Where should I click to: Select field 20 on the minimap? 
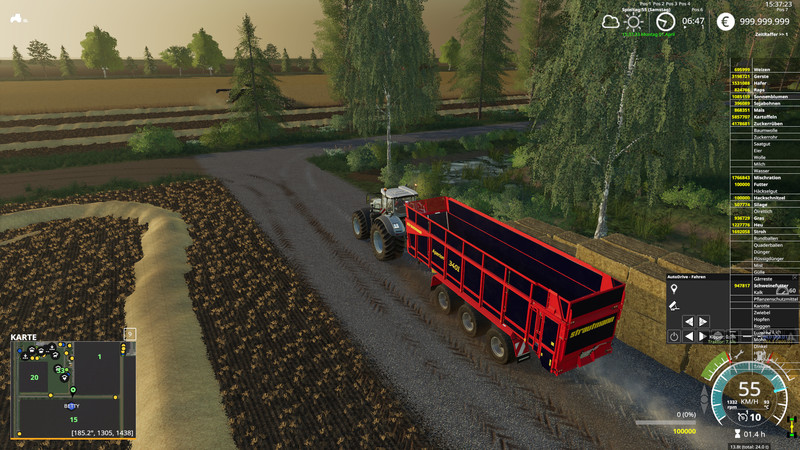(34, 377)
